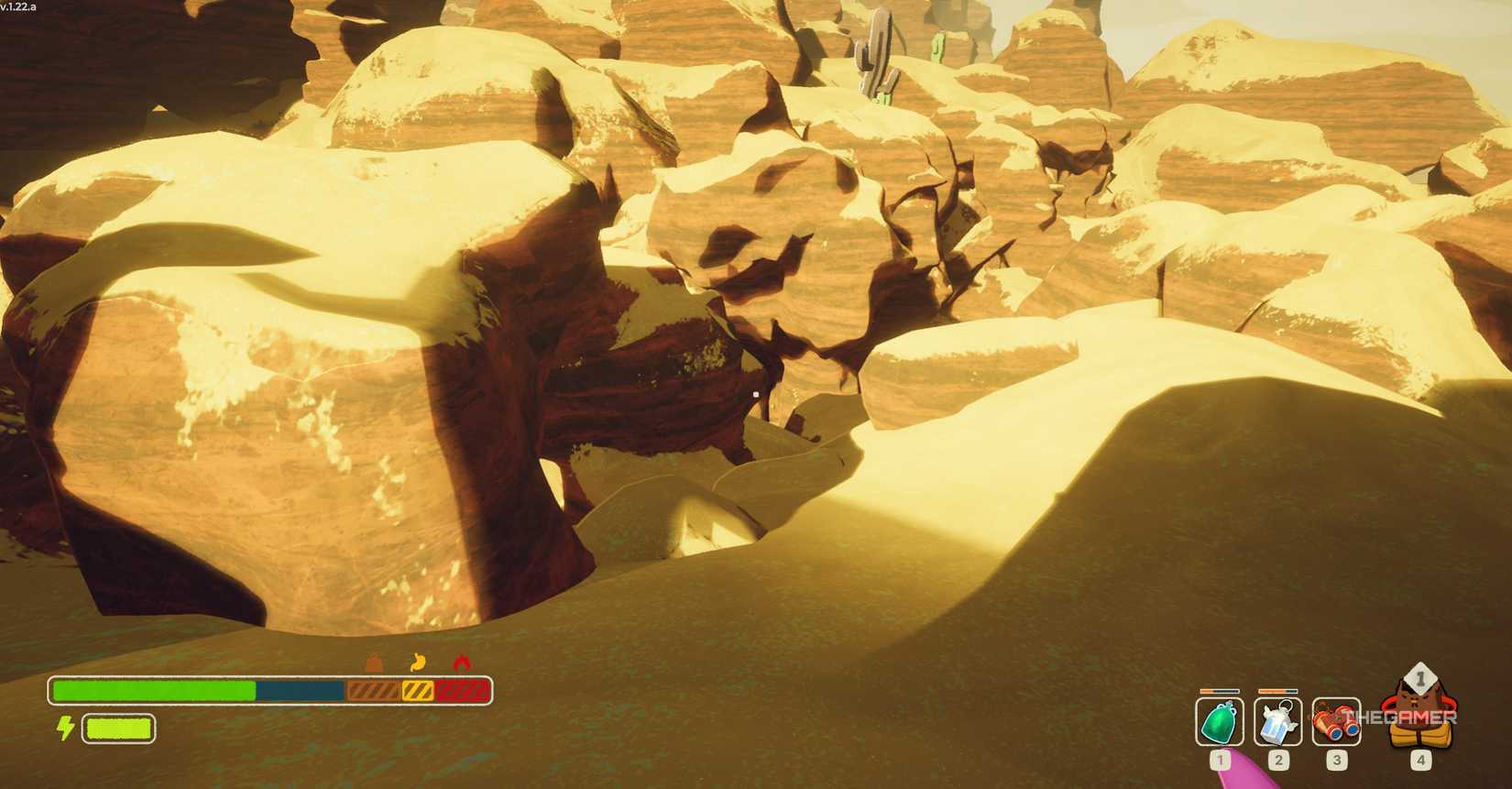Click the lightning bolt energy icon

(x=64, y=728)
